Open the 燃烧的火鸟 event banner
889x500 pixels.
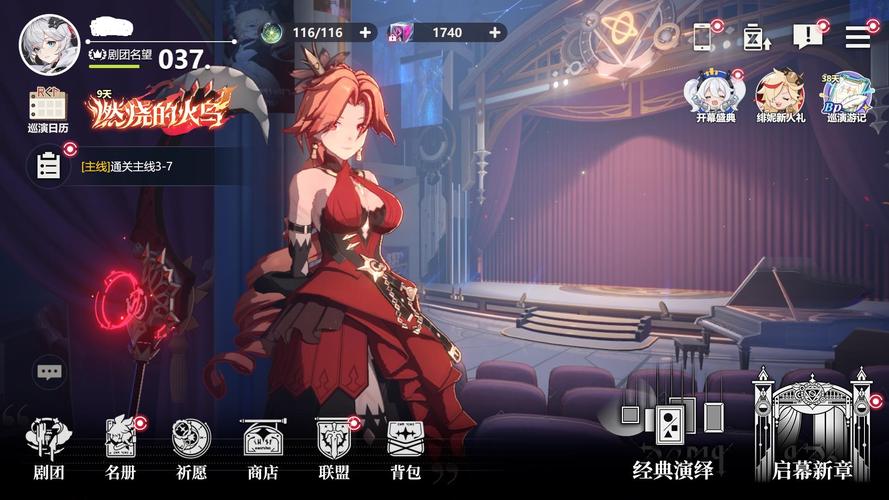(160, 109)
